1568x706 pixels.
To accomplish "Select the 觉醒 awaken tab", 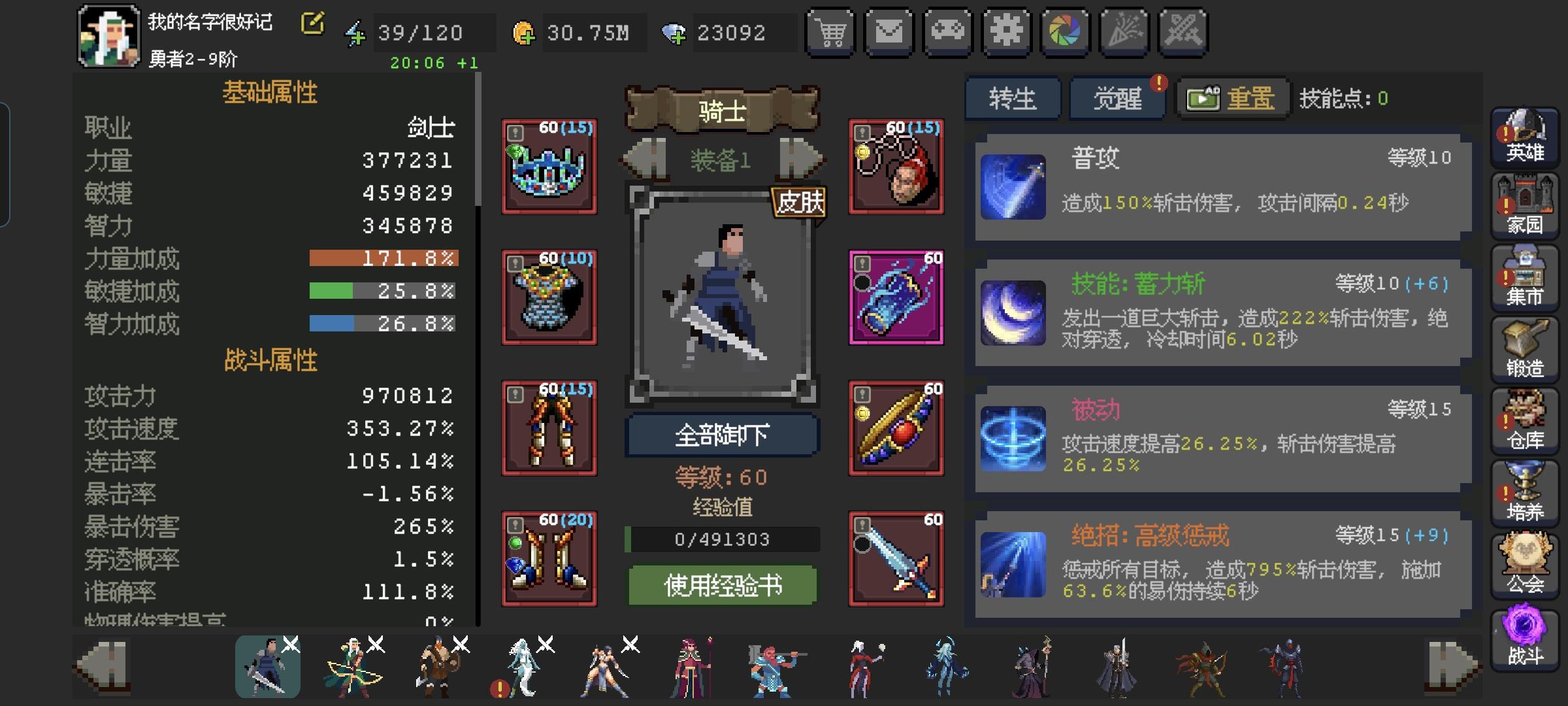I will tap(1117, 97).
